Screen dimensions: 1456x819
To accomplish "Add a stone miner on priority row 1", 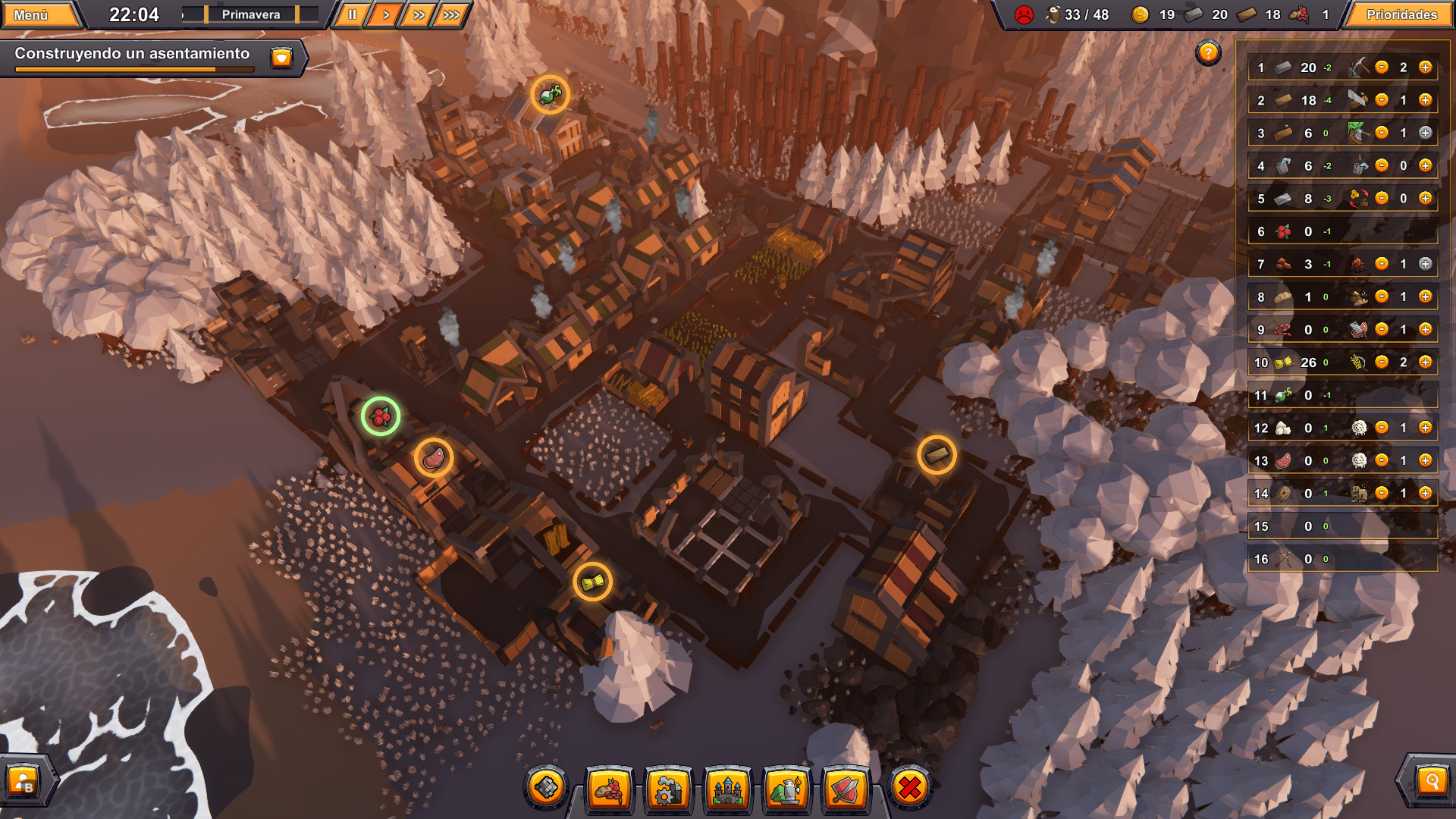I will pos(1426,67).
